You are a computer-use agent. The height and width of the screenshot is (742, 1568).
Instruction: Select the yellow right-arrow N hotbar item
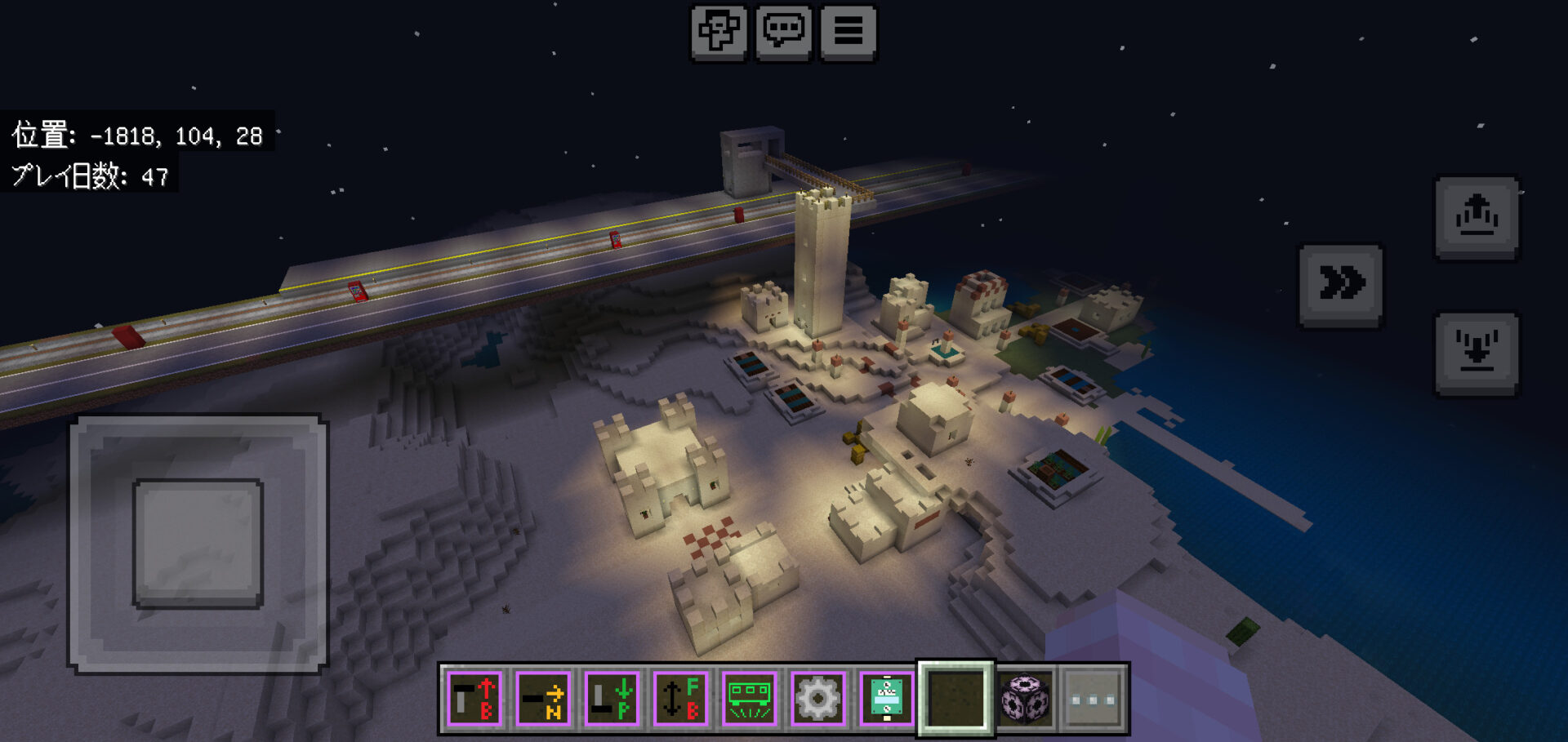coord(544,700)
